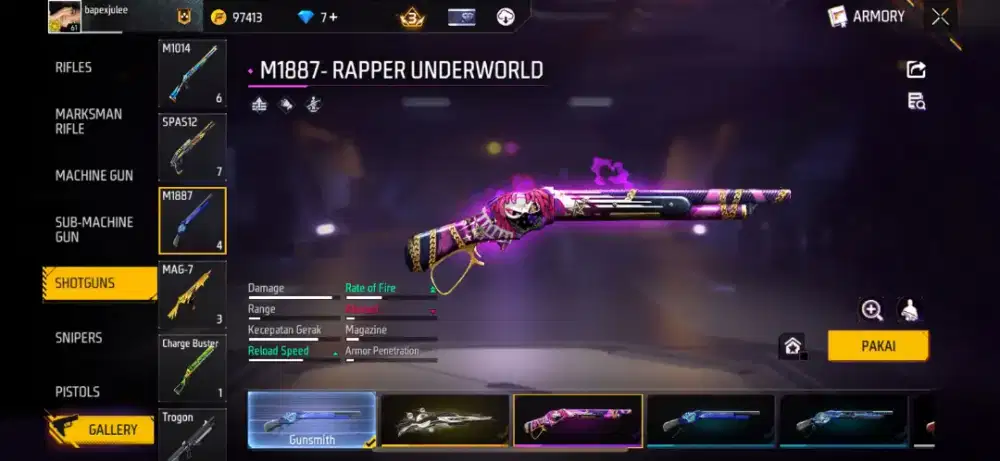The image size is (1000, 461).
Task: Pick the Charge Buster weapon entry
Action: (x=192, y=367)
